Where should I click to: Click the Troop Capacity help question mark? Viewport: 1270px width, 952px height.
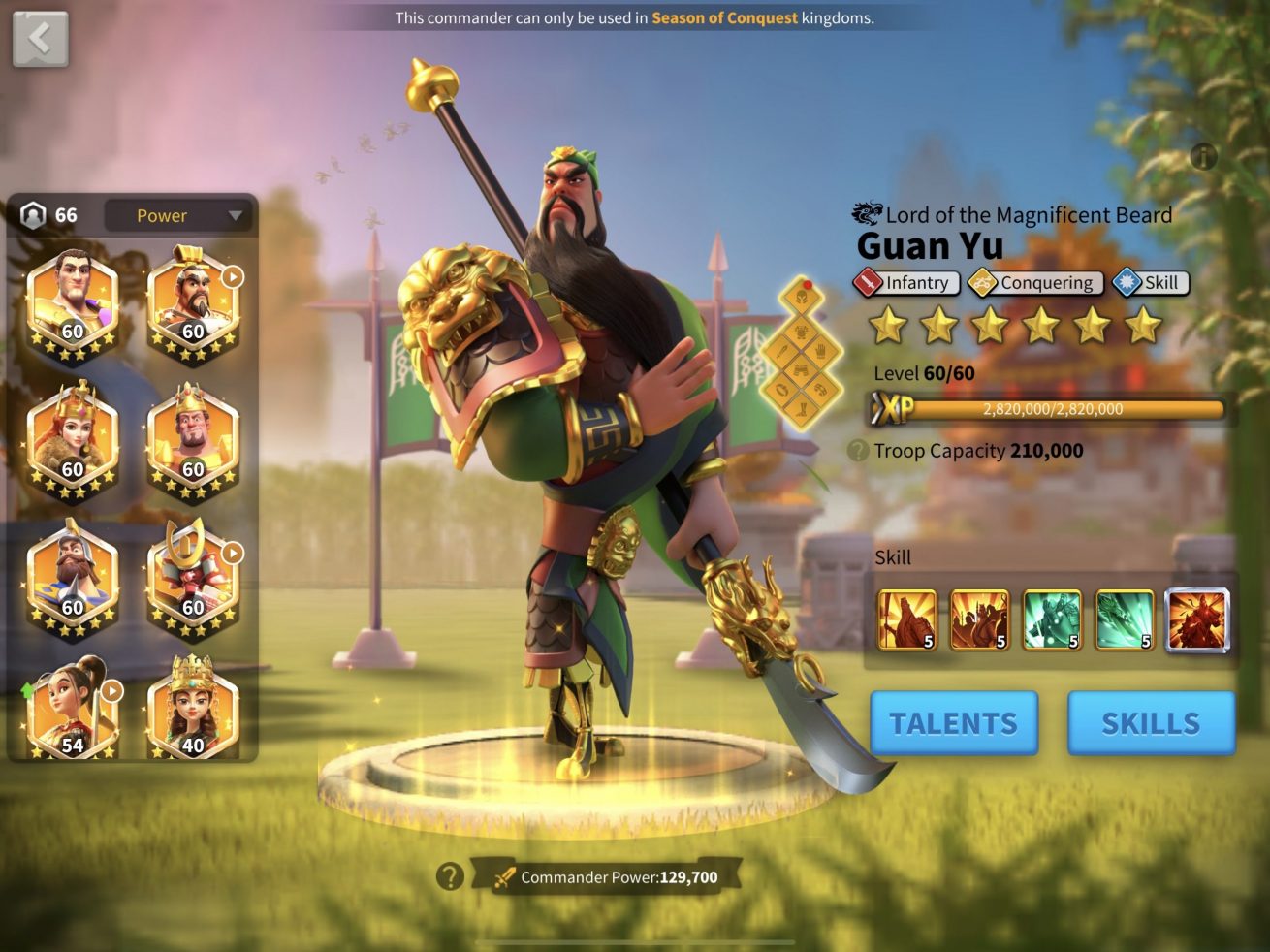click(x=857, y=451)
